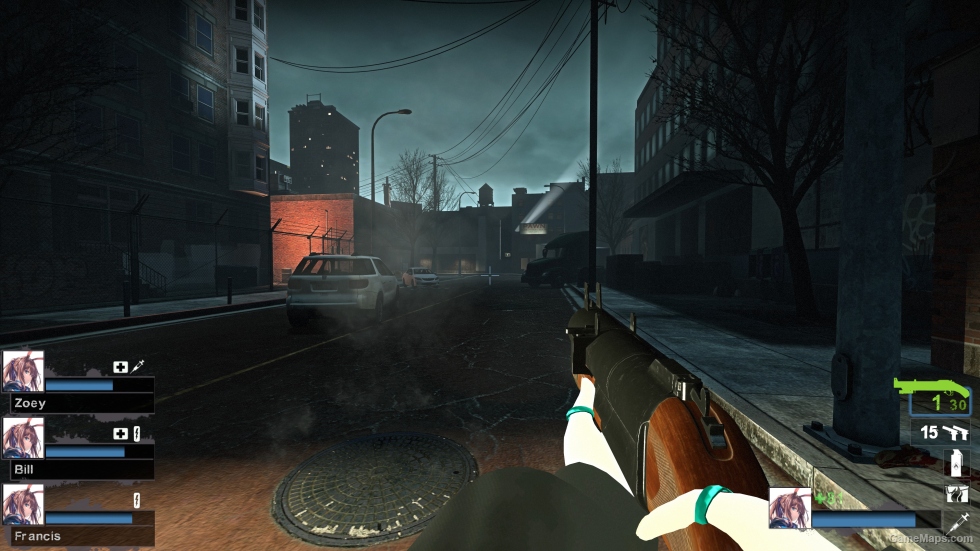Click Zoey's first aid kit icon

coord(121,367)
